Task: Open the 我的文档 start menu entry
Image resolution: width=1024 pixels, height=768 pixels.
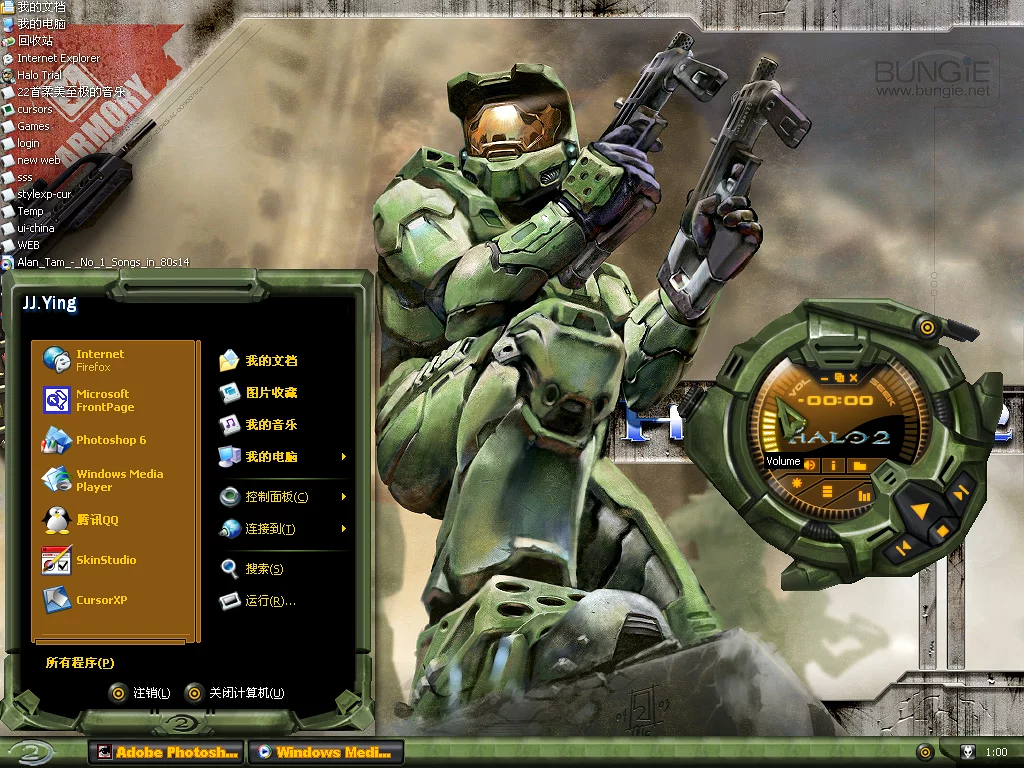Action: pyautogui.click(x=270, y=361)
